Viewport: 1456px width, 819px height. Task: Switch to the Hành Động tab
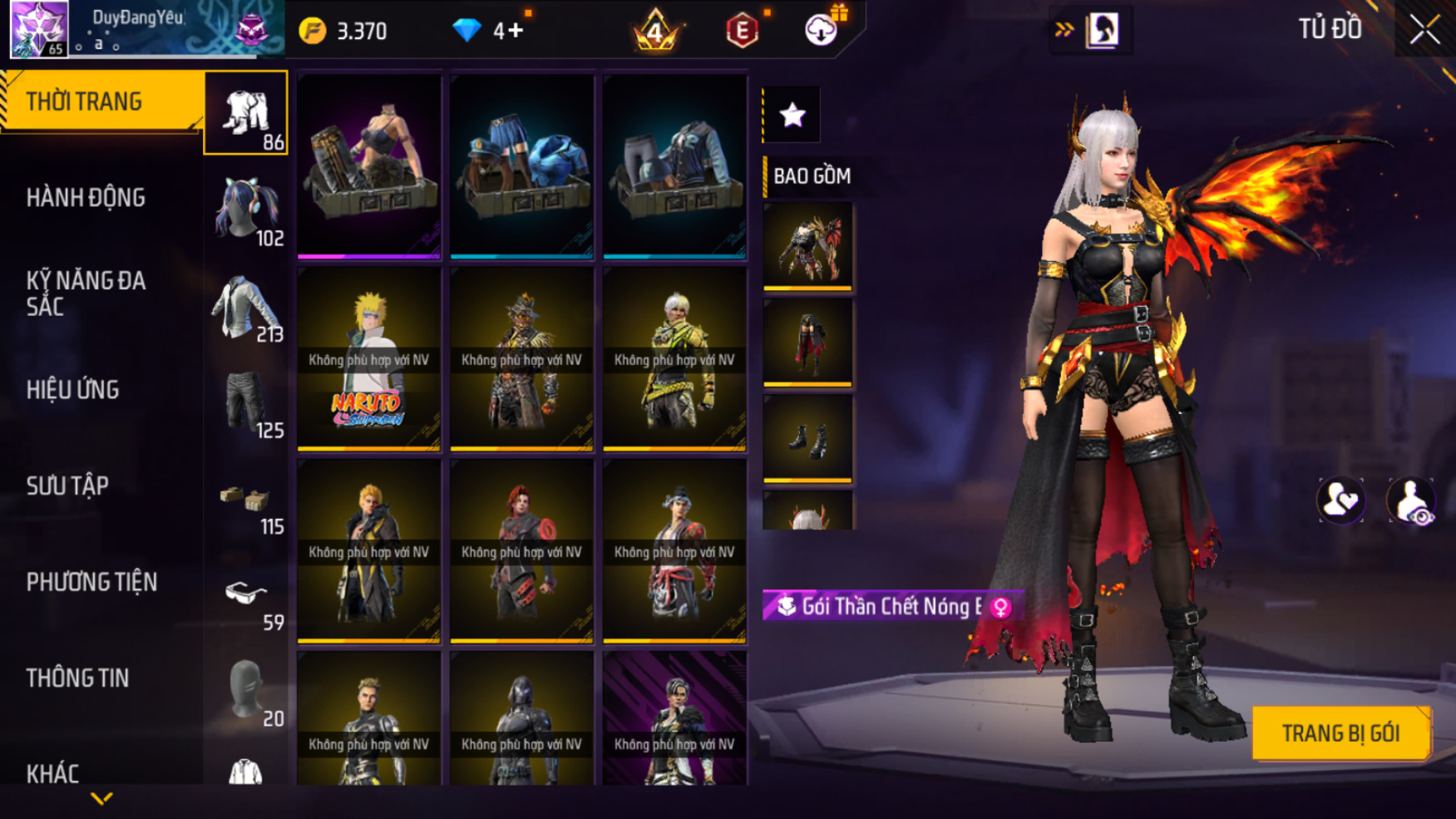click(x=86, y=198)
